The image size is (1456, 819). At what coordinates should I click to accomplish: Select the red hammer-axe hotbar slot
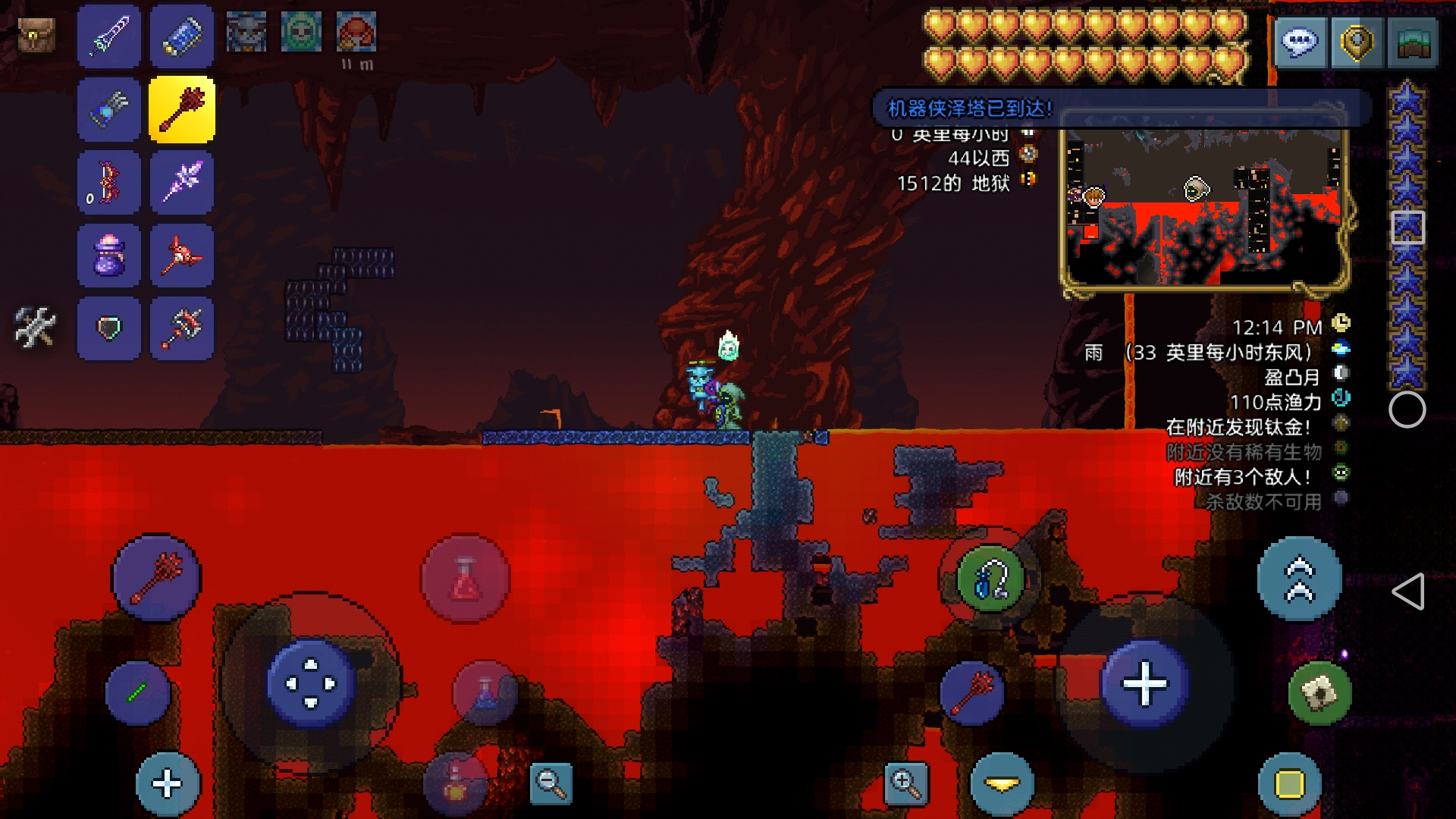[x=182, y=328]
